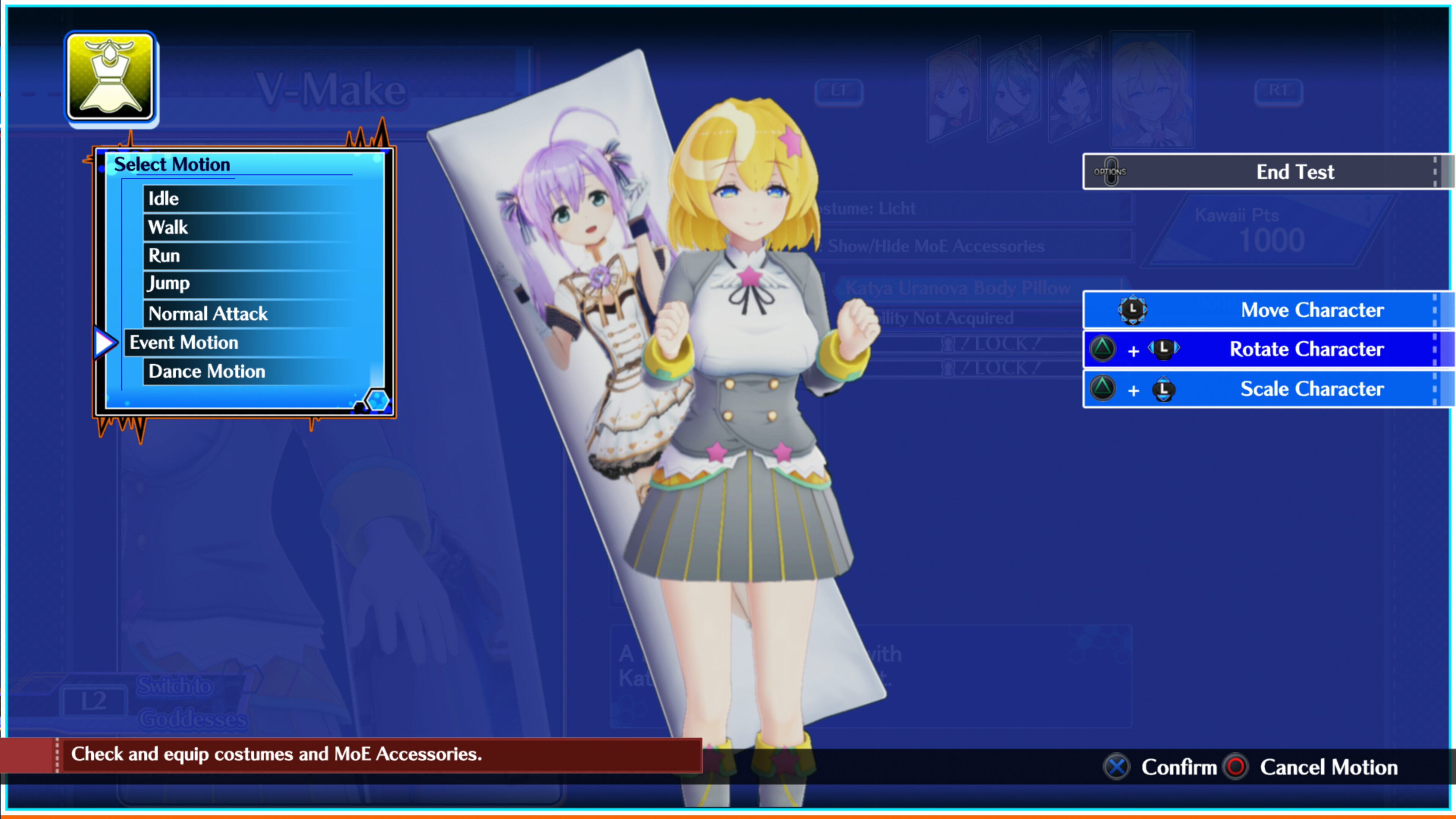Click the OPTIONS button icon on End Test bar
This screenshot has height=819, width=1456.
tap(1111, 171)
